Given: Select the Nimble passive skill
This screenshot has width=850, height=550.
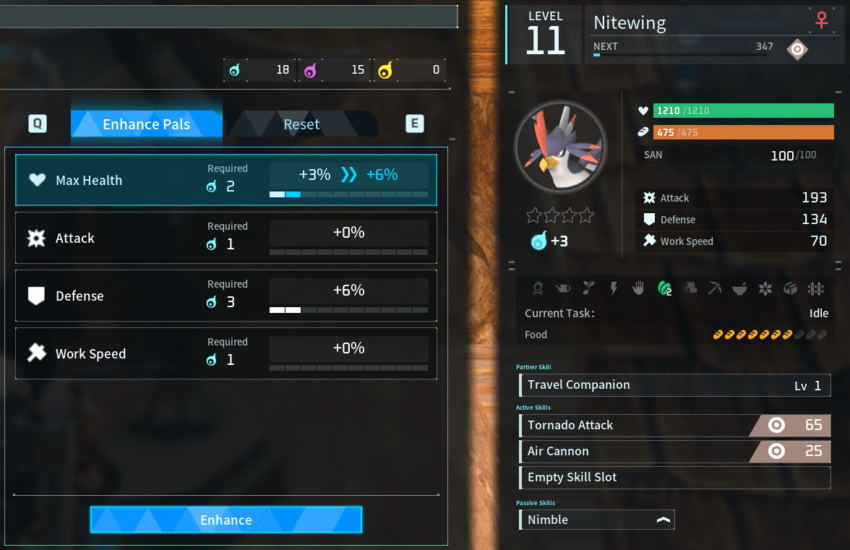Looking at the screenshot, I should (x=597, y=519).
